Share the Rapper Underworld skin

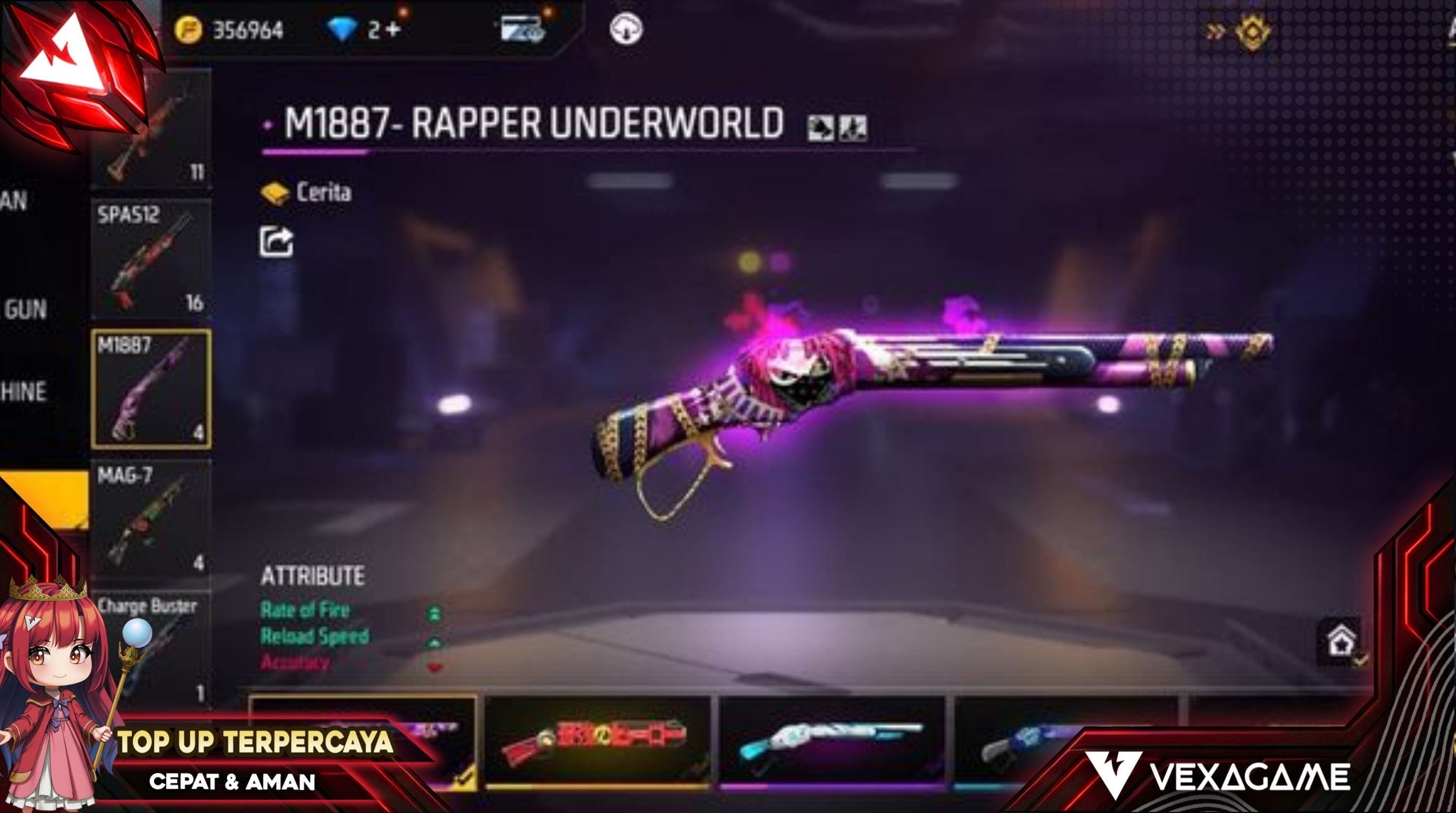pos(276,242)
